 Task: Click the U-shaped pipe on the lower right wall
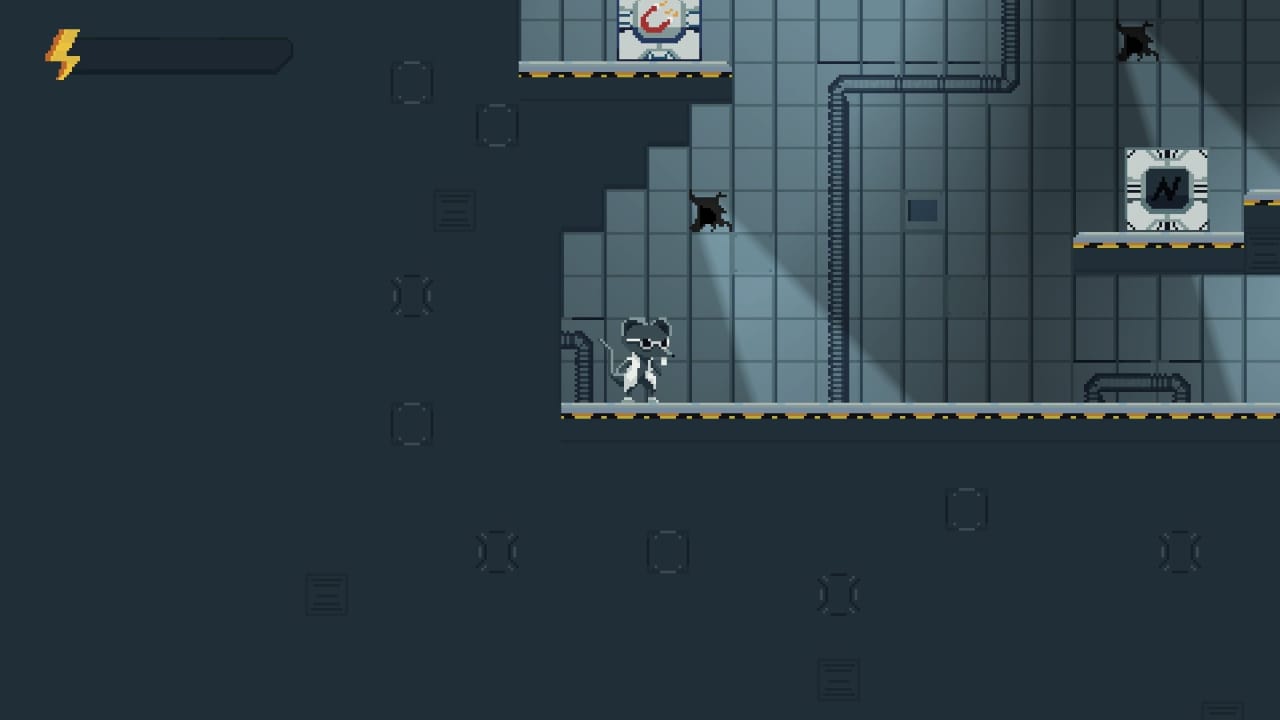click(x=1138, y=383)
